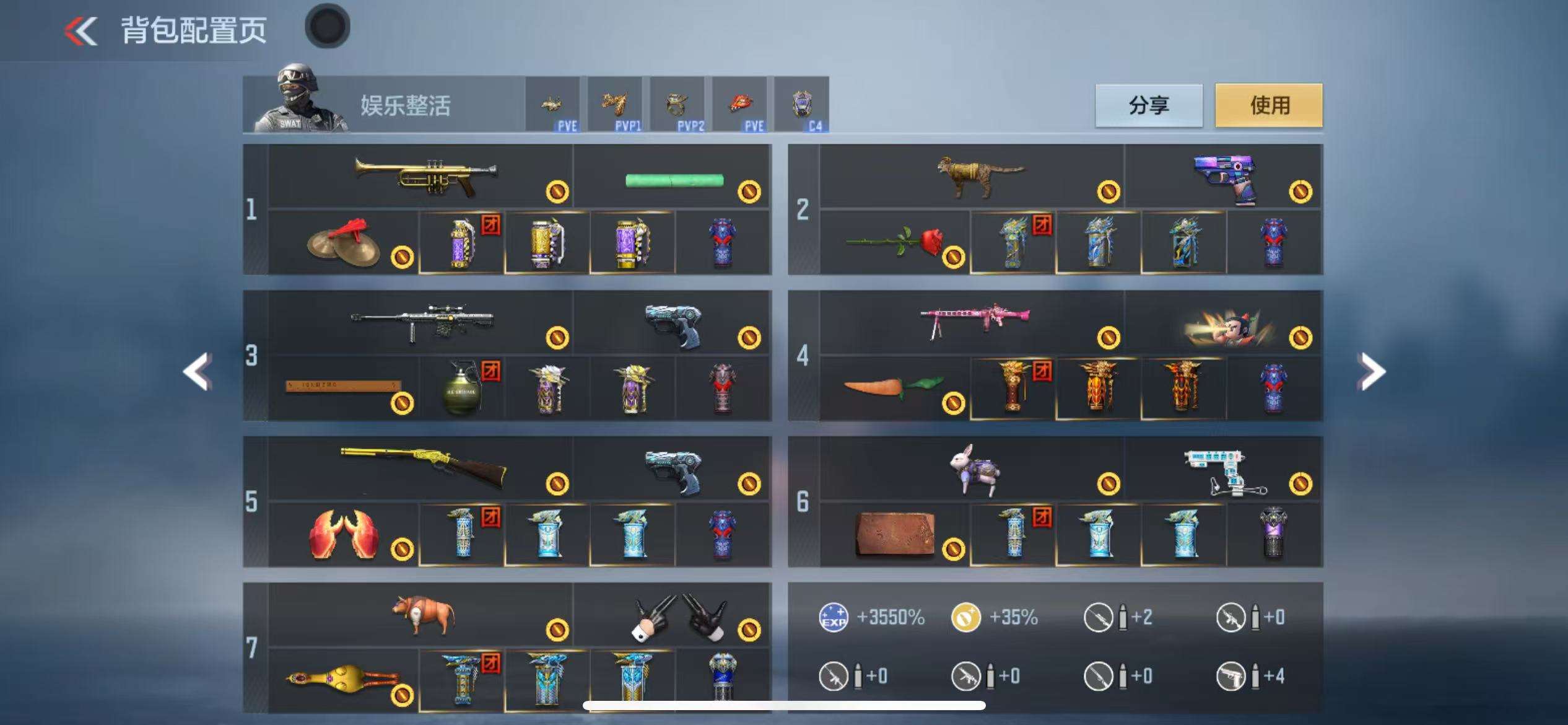Select the C4 equipment tab

click(x=801, y=105)
